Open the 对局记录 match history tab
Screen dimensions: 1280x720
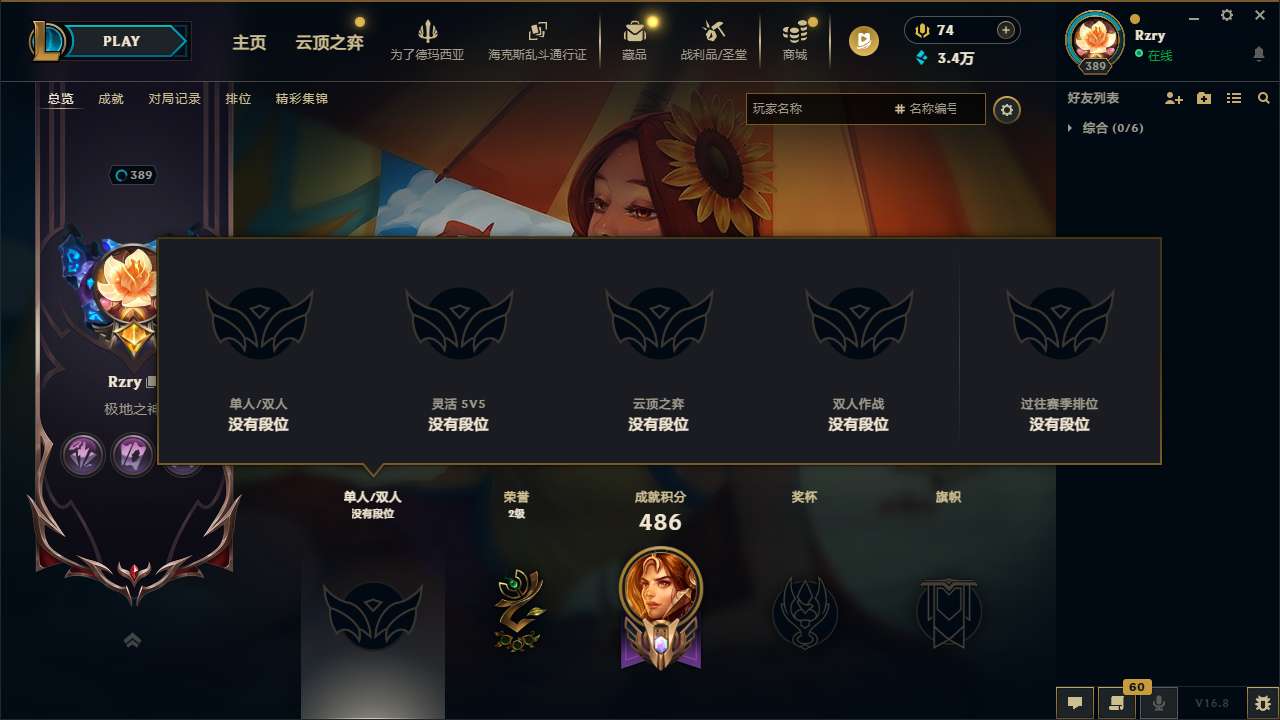coord(173,98)
